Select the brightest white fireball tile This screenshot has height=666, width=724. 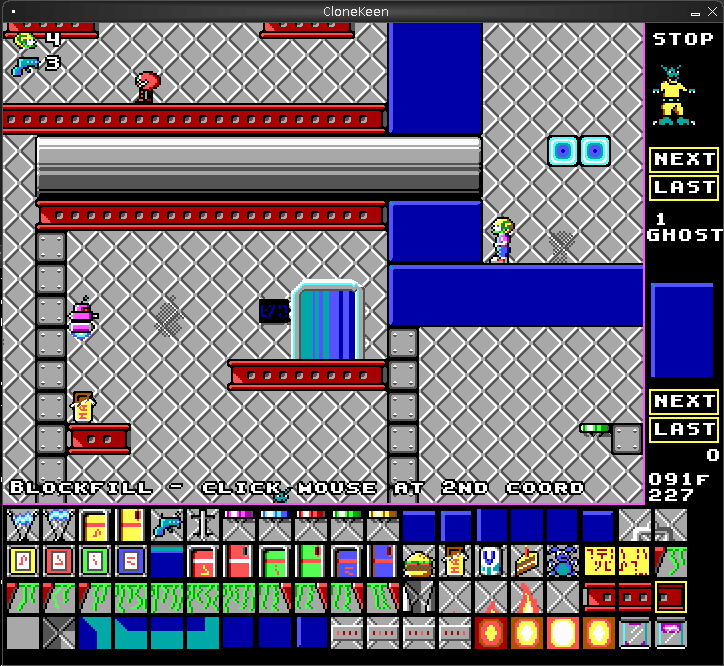[562, 633]
